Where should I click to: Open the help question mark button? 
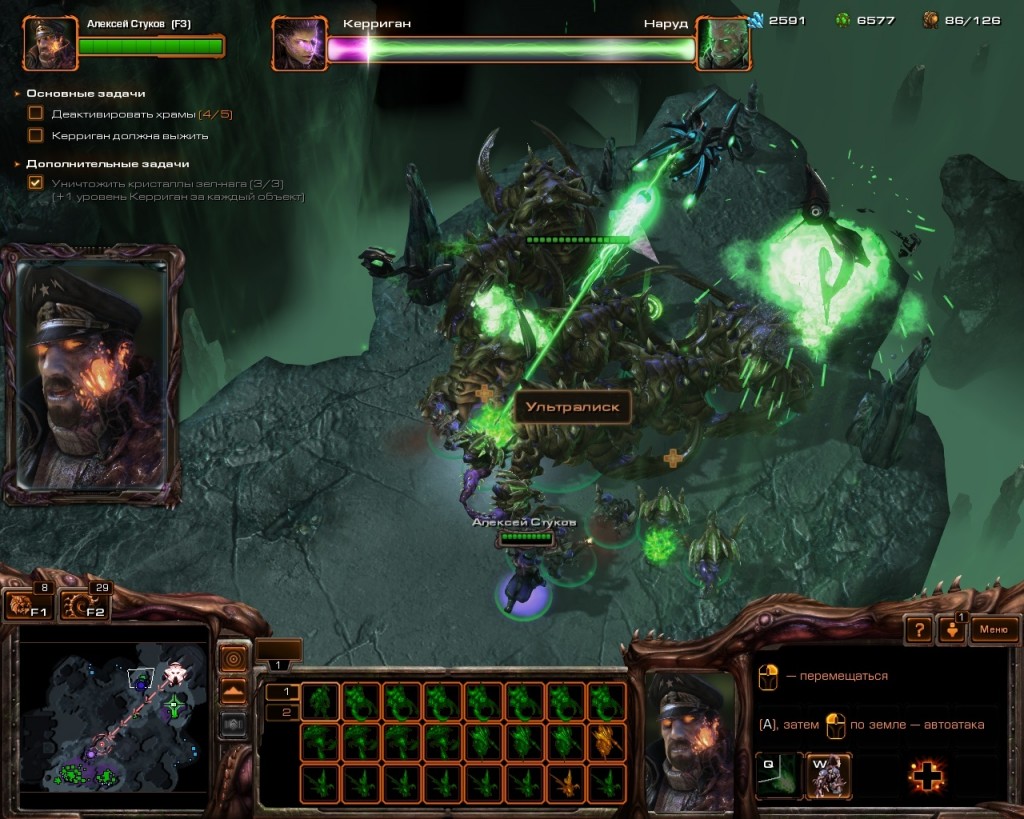pos(919,630)
